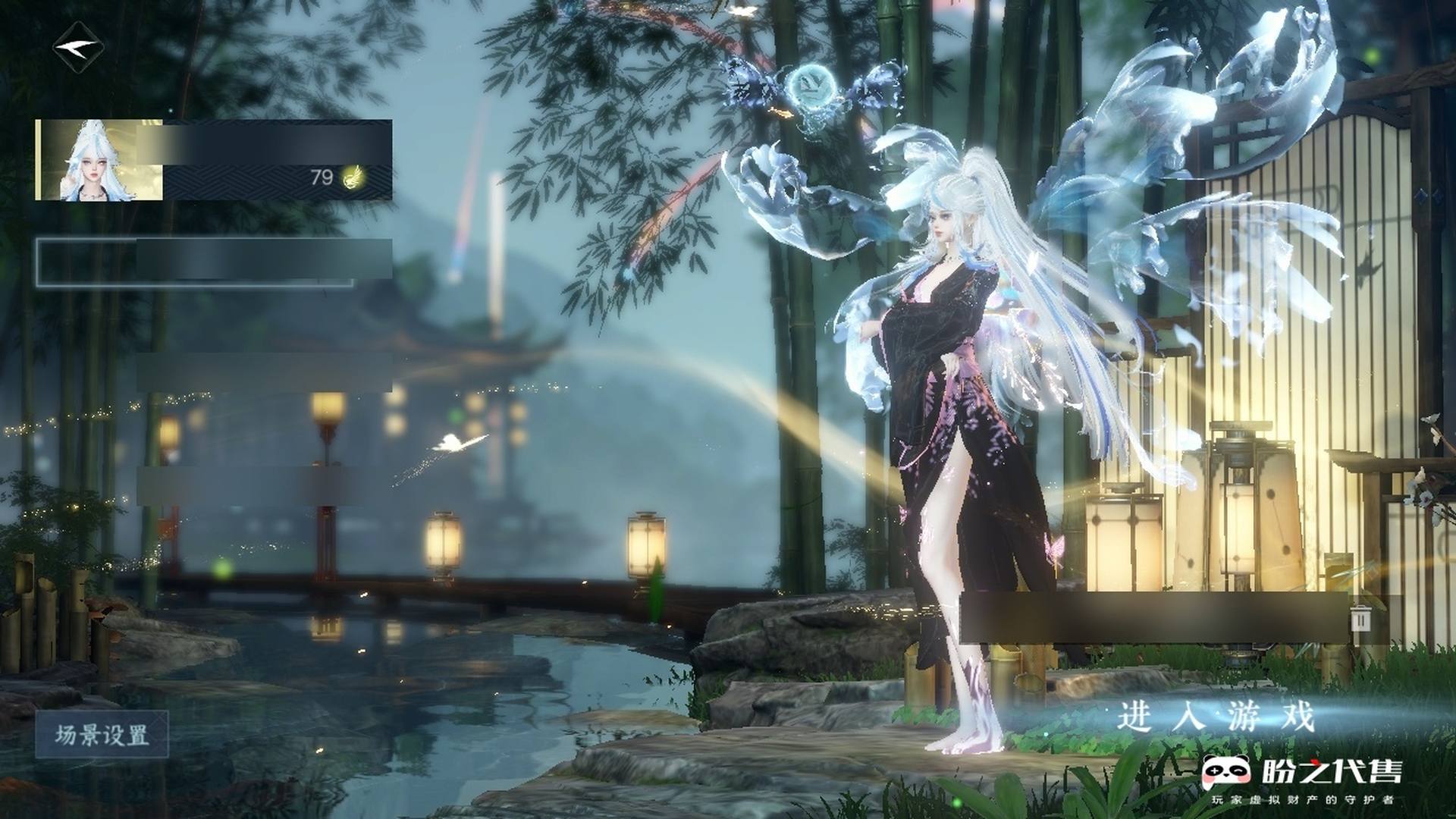Delete character with the trash can icon
The height and width of the screenshot is (819, 1456).
(x=1361, y=619)
